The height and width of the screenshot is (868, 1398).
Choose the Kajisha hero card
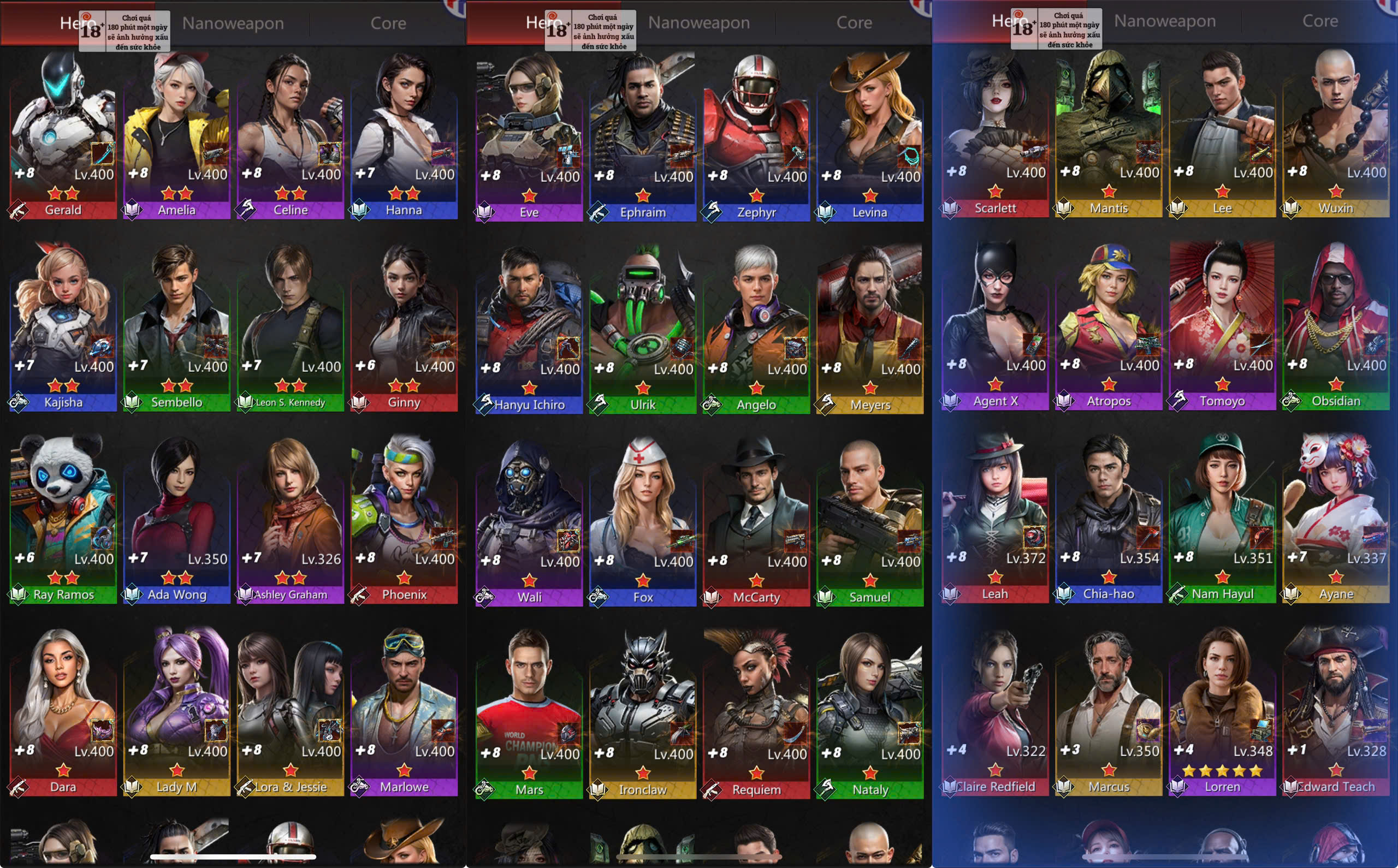point(63,327)
